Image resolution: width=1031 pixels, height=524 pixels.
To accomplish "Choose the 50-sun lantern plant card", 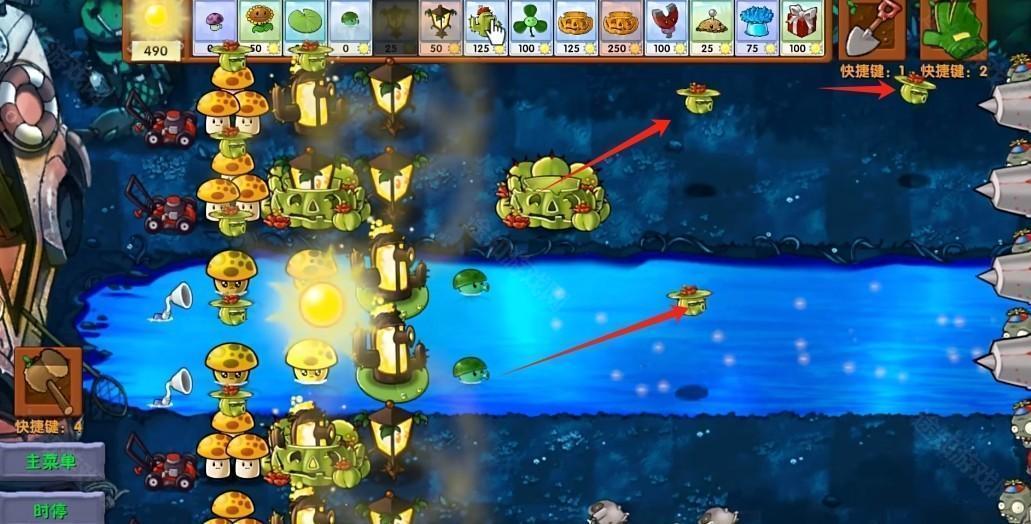I will pyautogui.click(x=439, y=27).
